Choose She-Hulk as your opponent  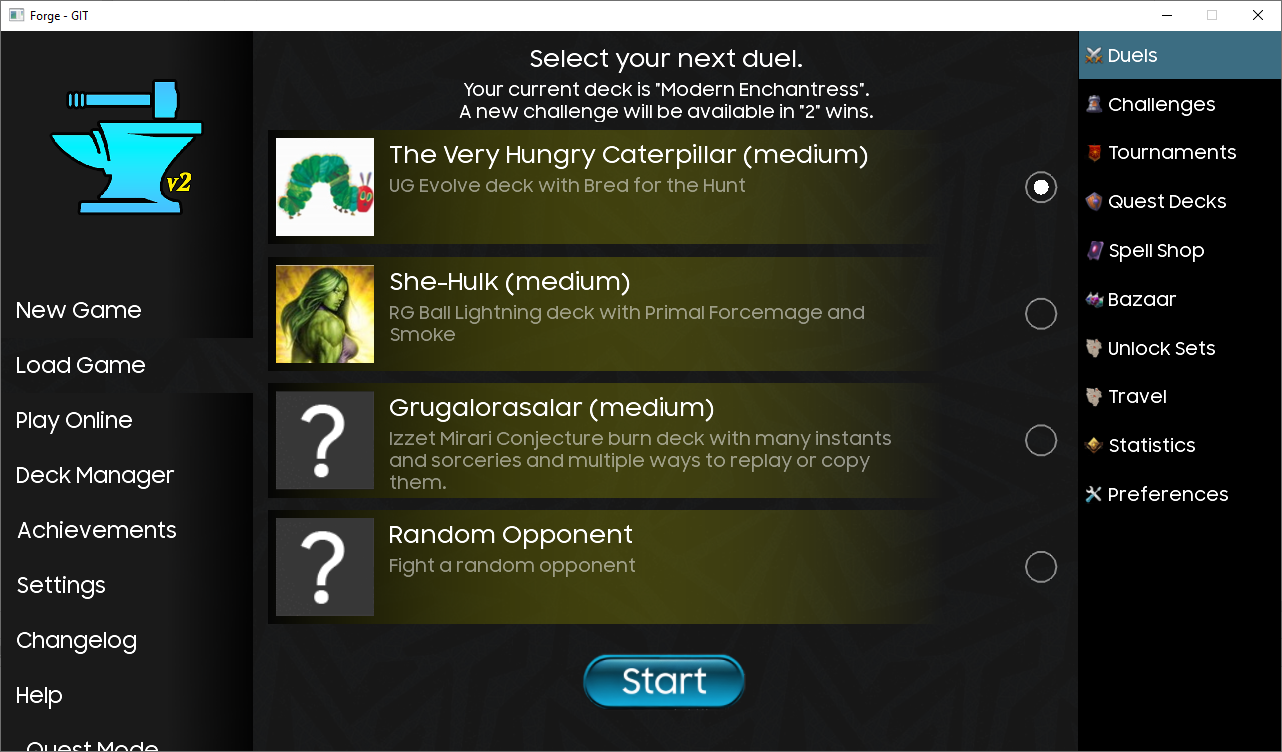point(1040,313)
